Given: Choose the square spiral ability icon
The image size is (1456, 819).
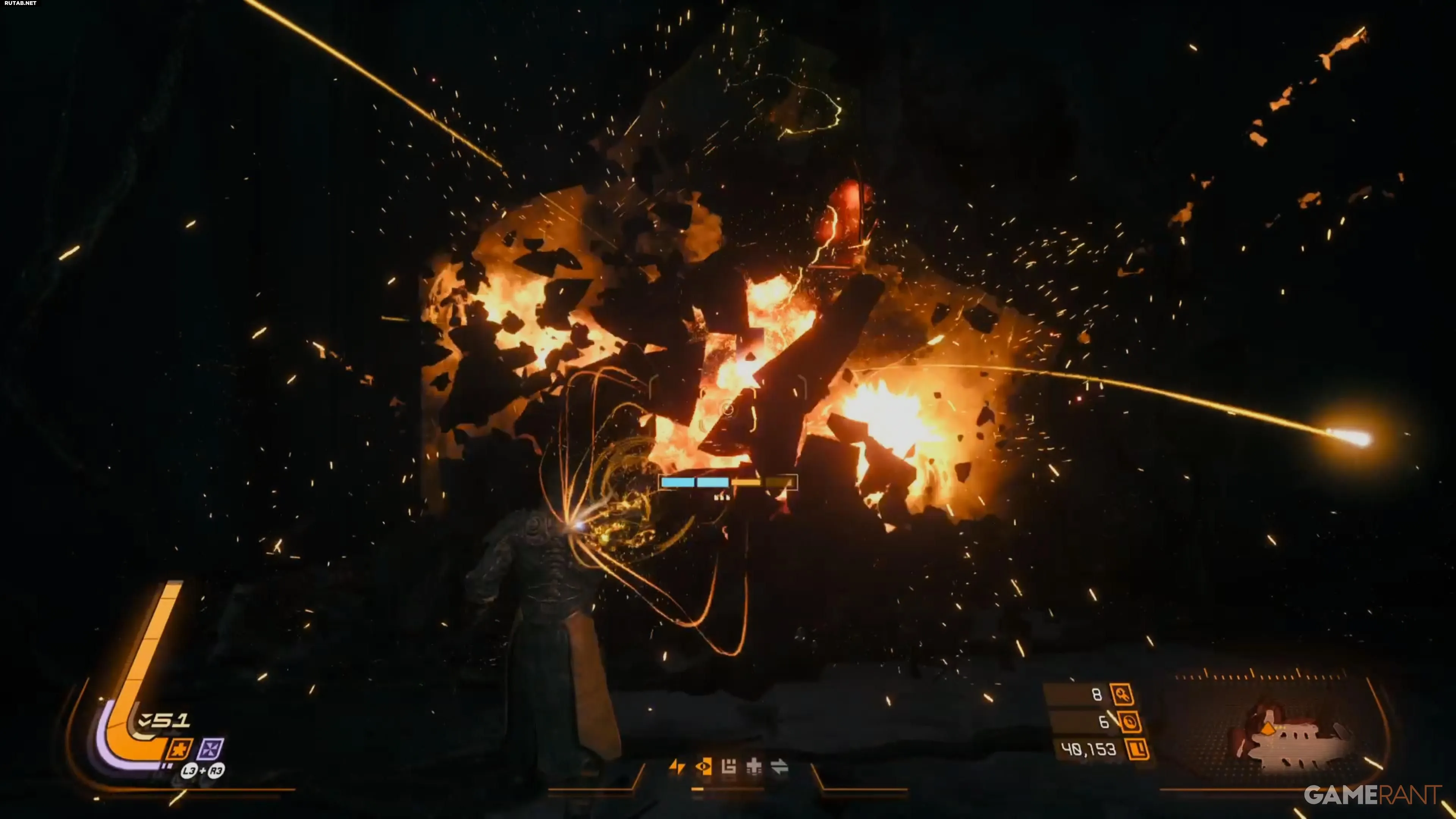Looking at the screenshot, I should pos(728,766).
